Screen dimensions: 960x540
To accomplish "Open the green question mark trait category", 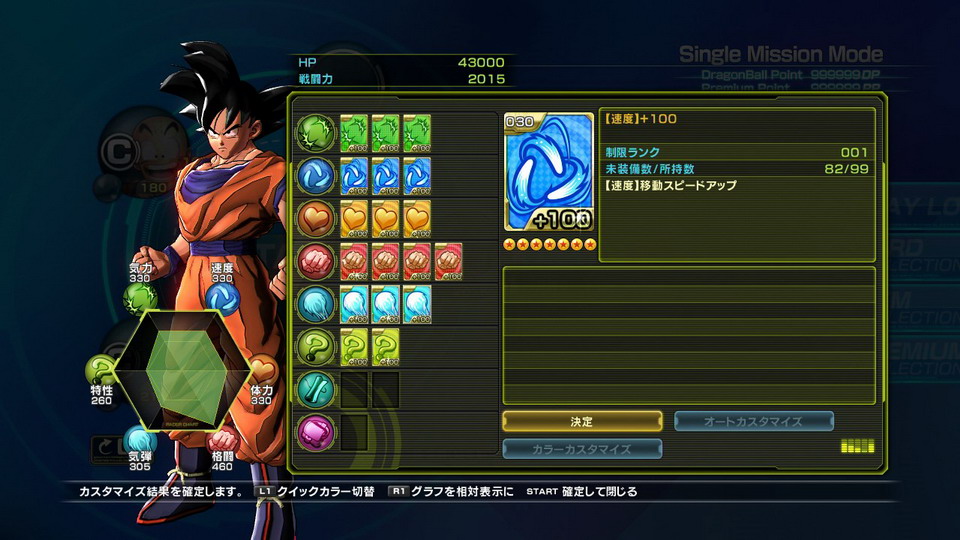I will tap(316, 347).
